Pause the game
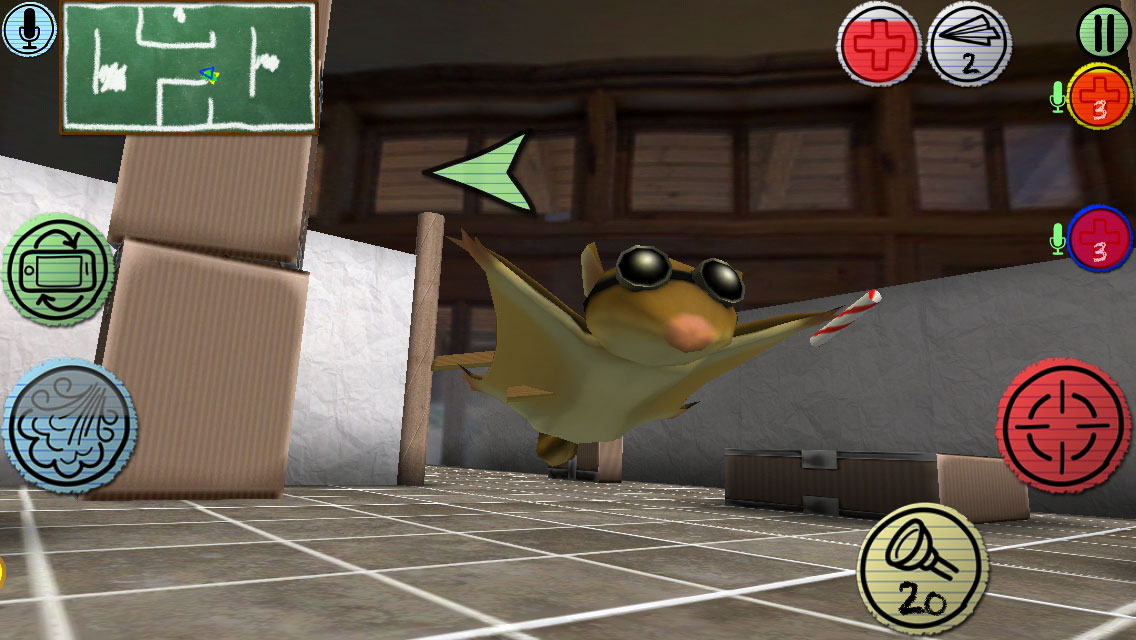1136x640 pixels. pos(1104,31)
